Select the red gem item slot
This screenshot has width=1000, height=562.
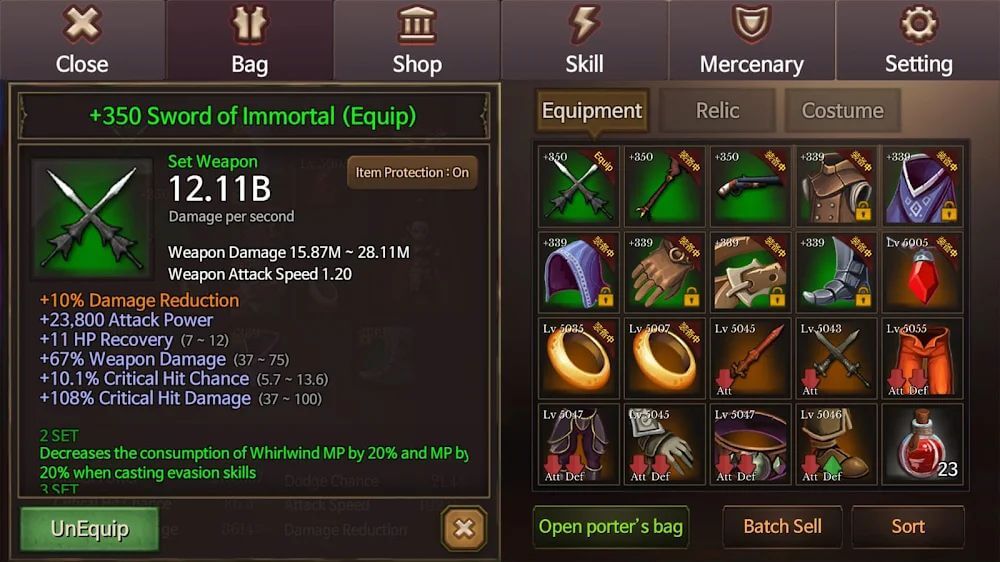pos(922,272)
